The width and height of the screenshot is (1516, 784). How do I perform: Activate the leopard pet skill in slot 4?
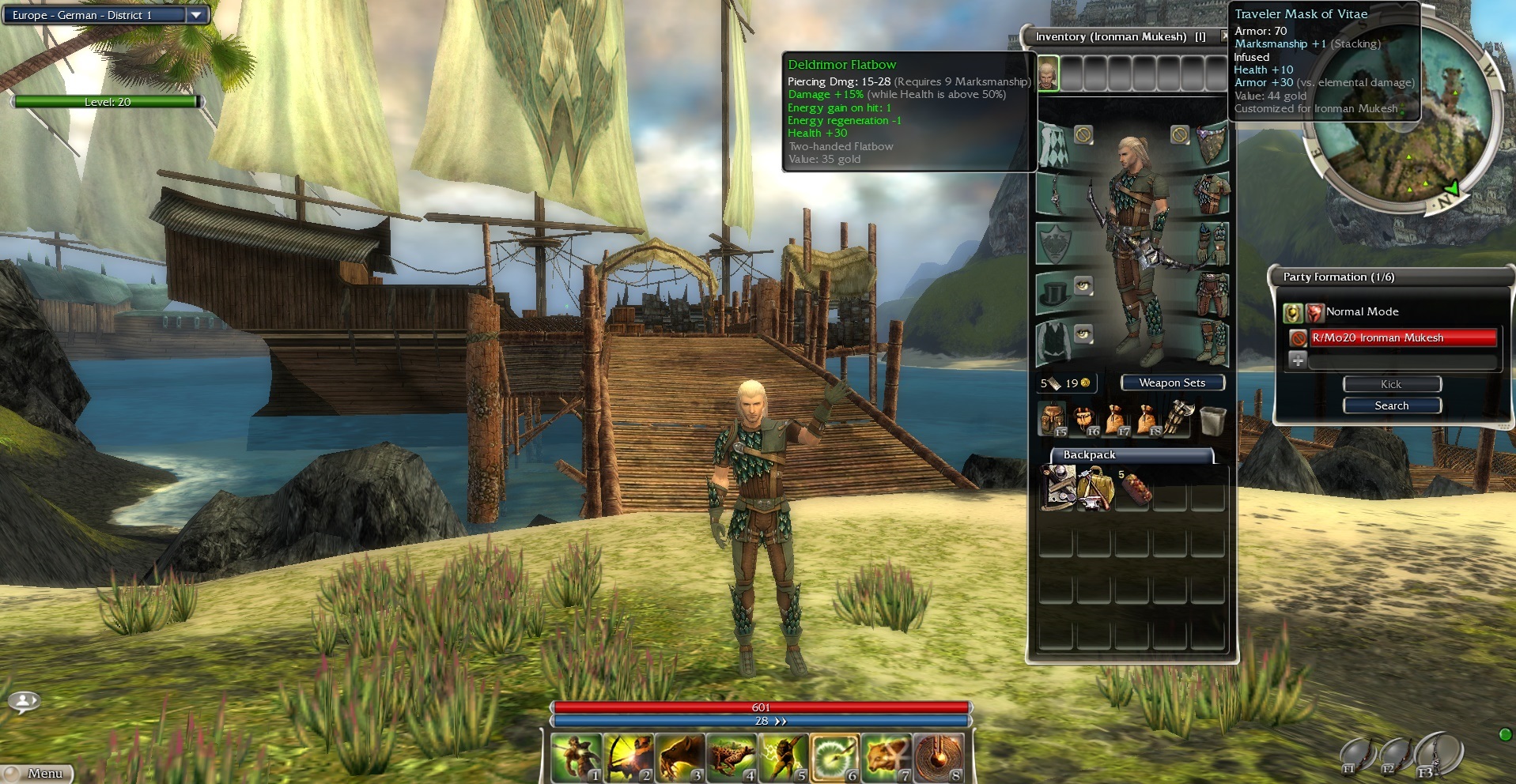pyautogui.click(x=731, y=757)
